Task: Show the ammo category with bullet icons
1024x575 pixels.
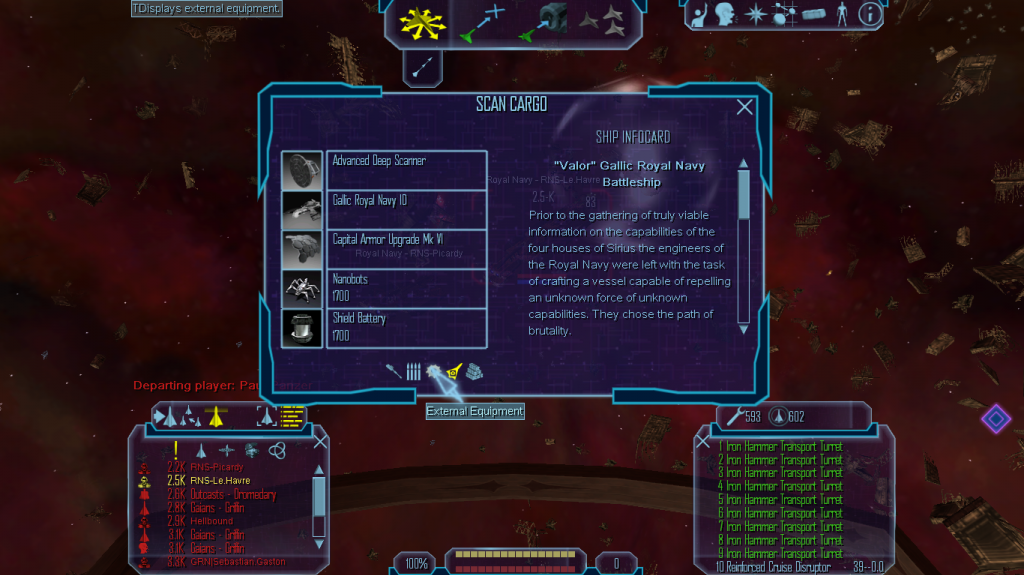Action: (x=413, y=372)
